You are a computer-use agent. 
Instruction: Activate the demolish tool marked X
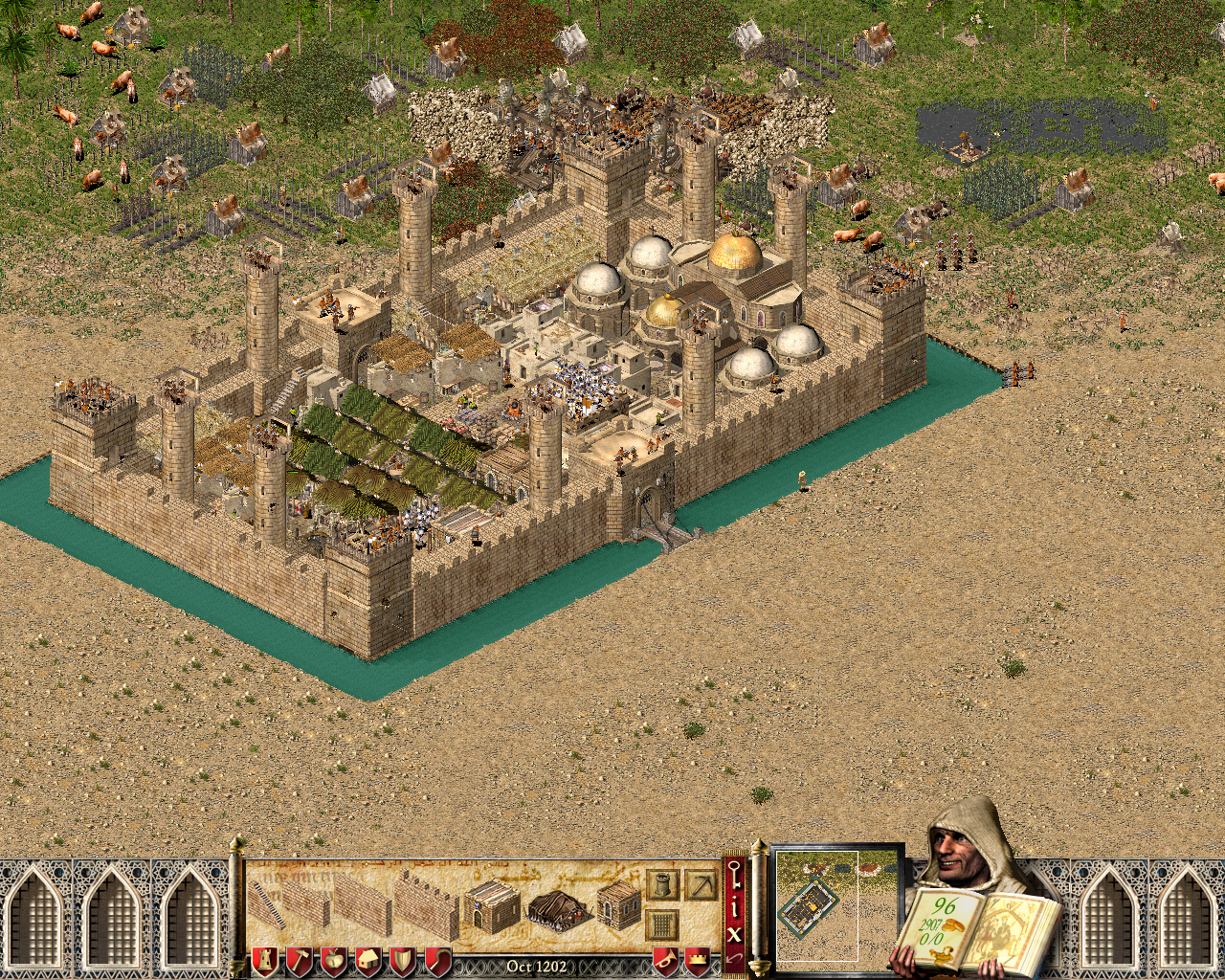(733, 933)
